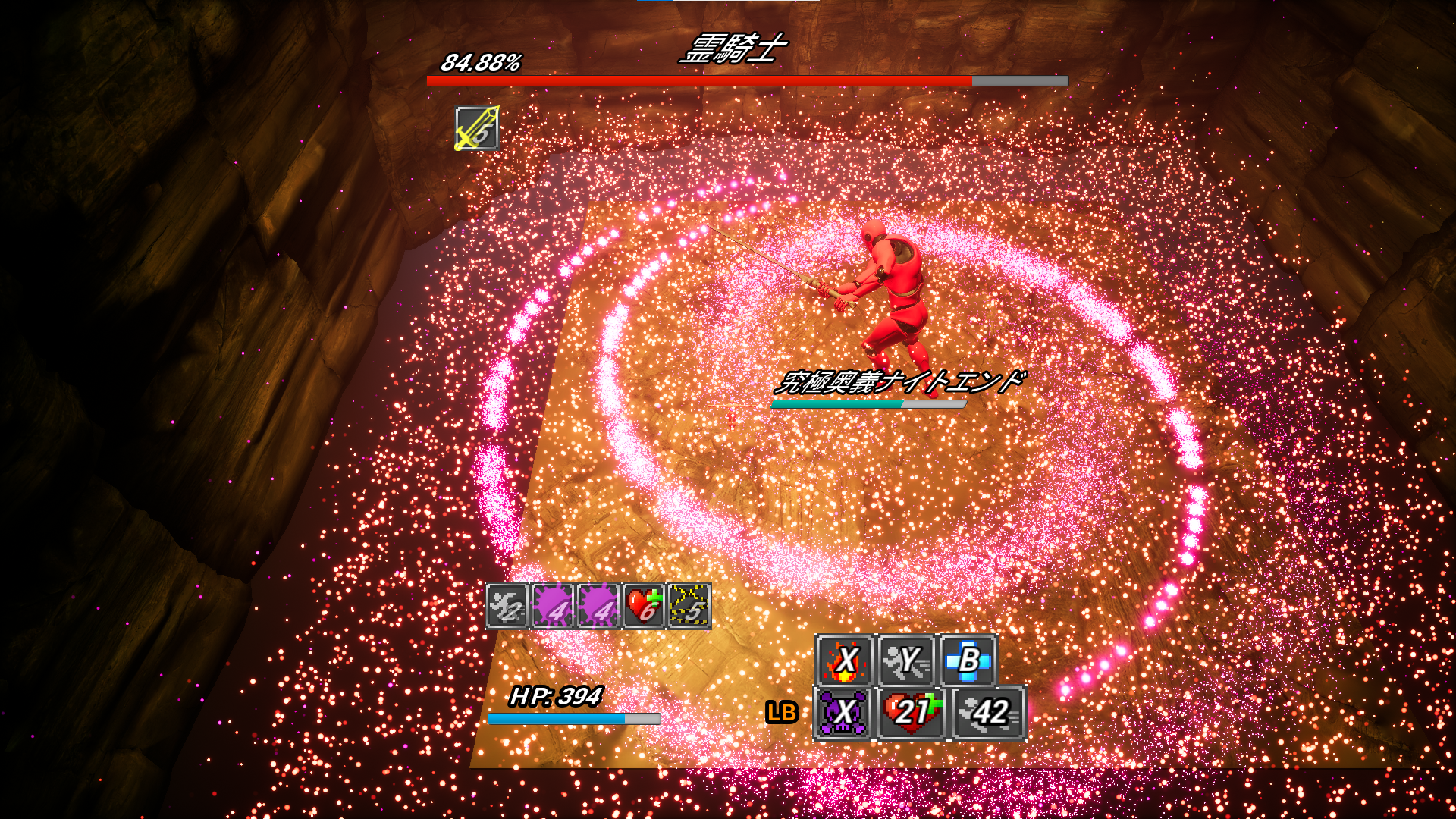Activate the blue cross ability
The width and height of the screenshot is (1456, 819).
968,661
